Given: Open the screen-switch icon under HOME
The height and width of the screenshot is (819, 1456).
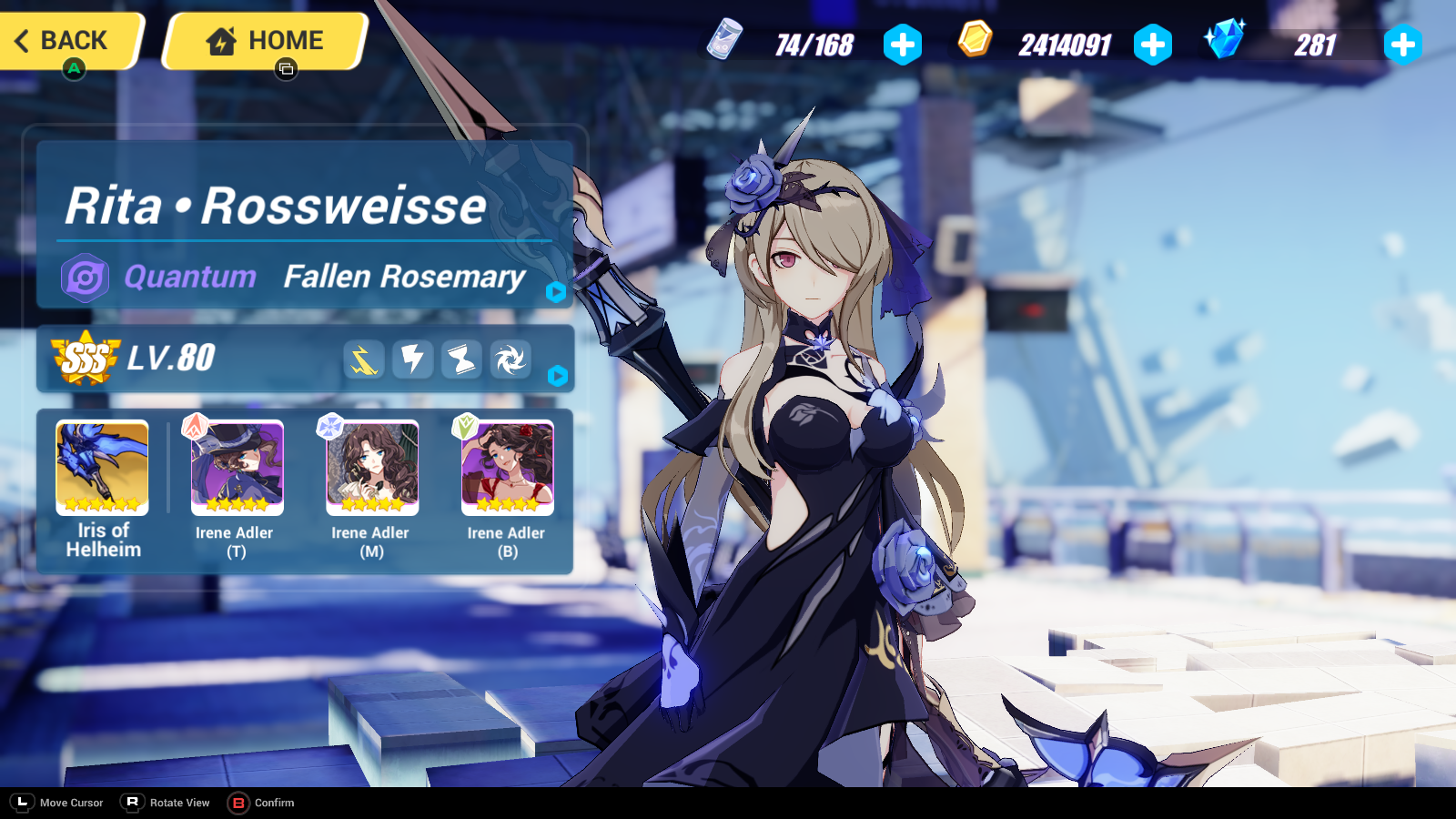Looking at the screenshot, I should (286, 69).
